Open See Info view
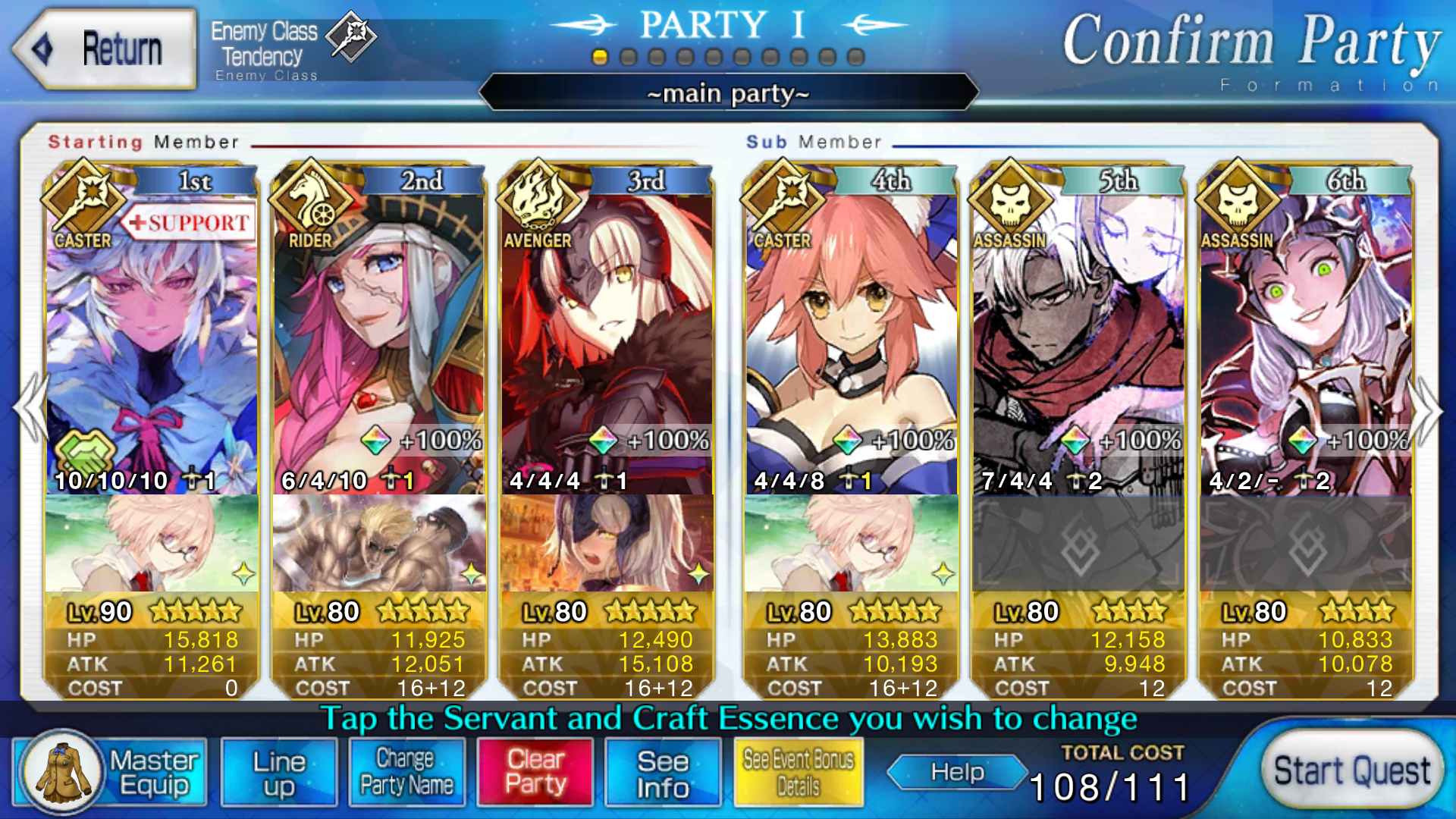This screenshot has height=819, width=1456. tap(663, 773)
